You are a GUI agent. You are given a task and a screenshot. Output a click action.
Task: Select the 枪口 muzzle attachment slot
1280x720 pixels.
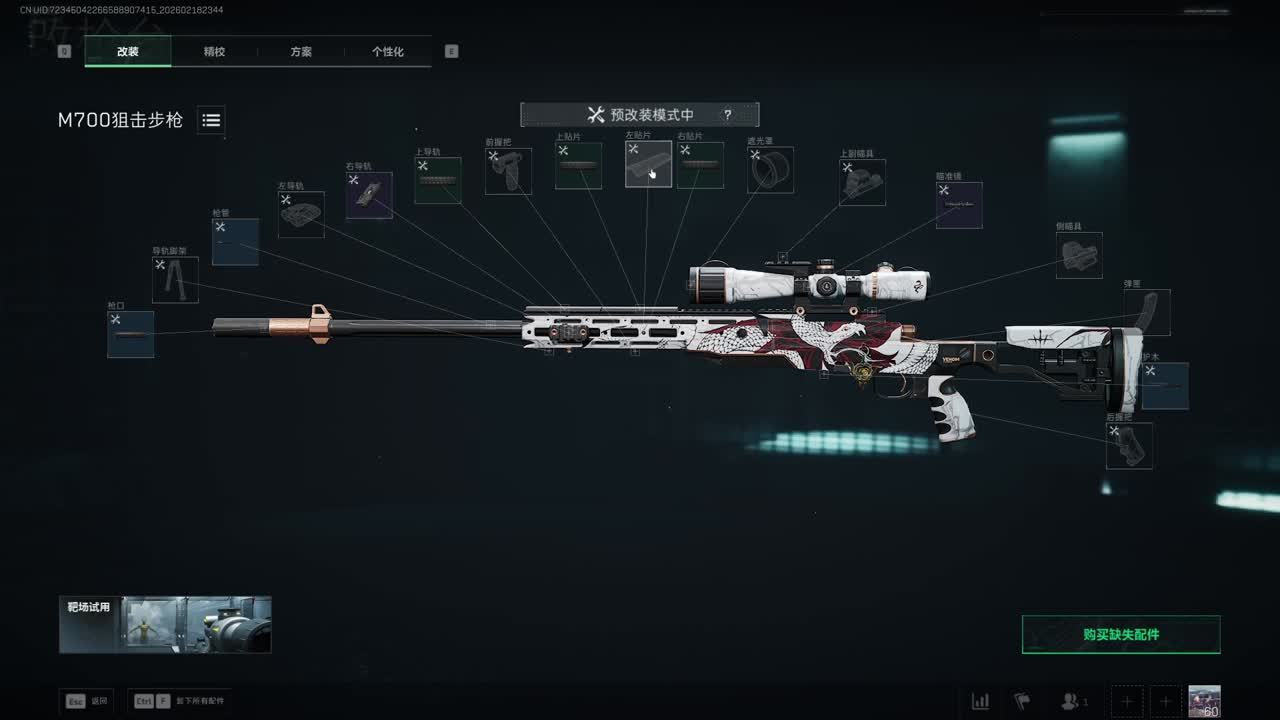pyautogui.click(x=131, y=334)
